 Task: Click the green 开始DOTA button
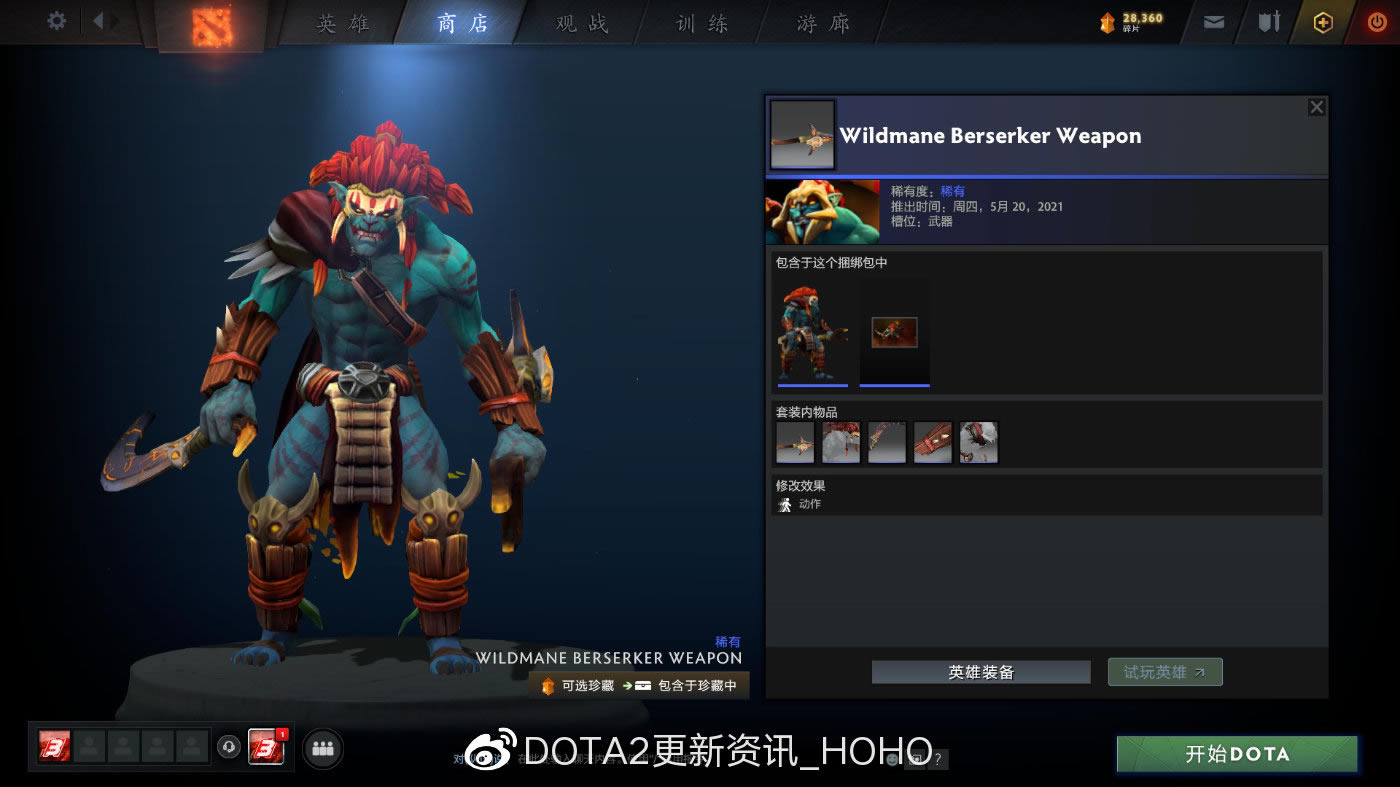(1236, 755)
